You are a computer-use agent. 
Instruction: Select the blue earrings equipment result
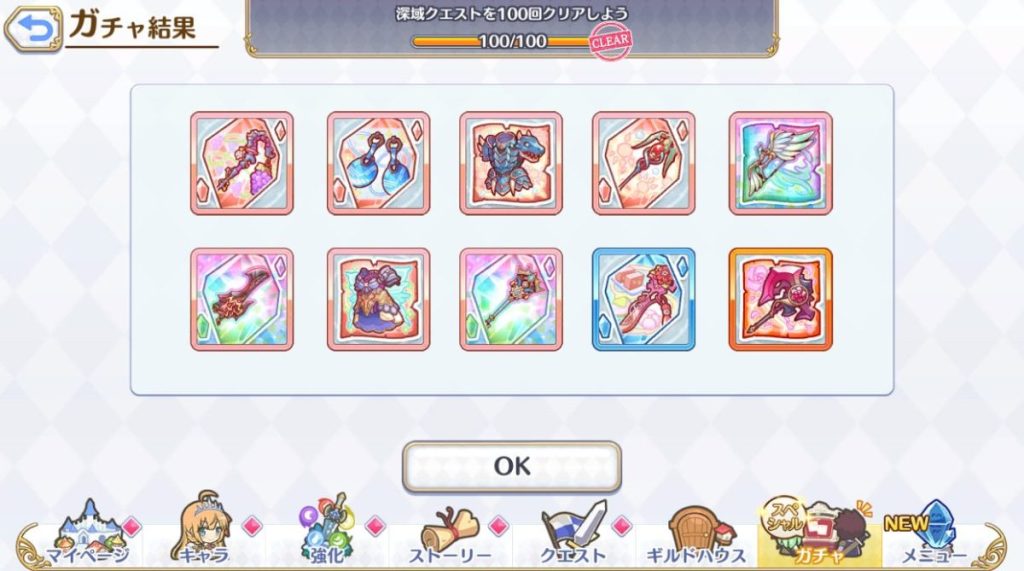click(x=378, y=163)
